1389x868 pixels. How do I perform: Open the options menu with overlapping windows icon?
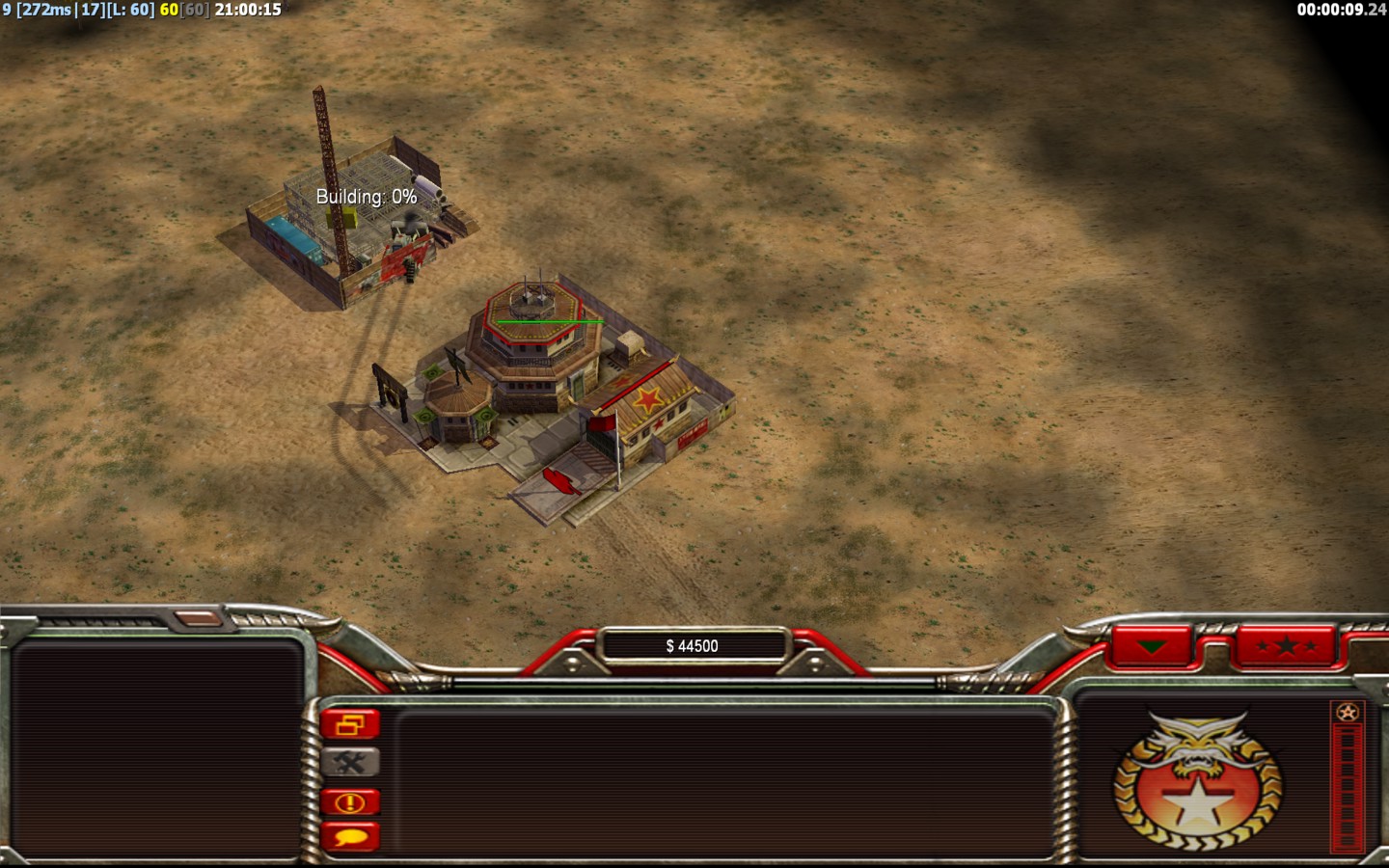[x=350, y=724]
